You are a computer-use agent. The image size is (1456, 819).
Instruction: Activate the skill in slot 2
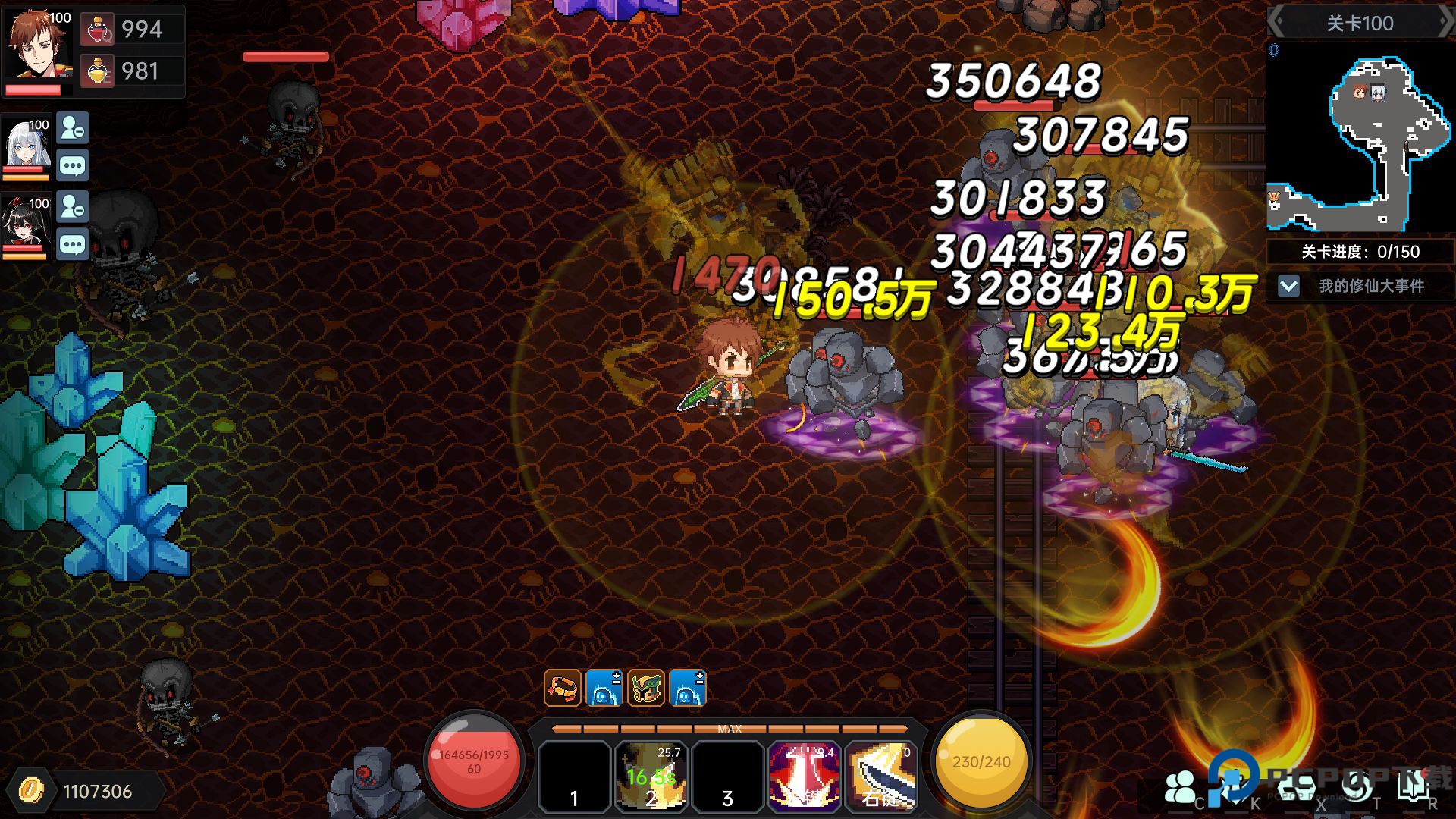coord(651,777)
